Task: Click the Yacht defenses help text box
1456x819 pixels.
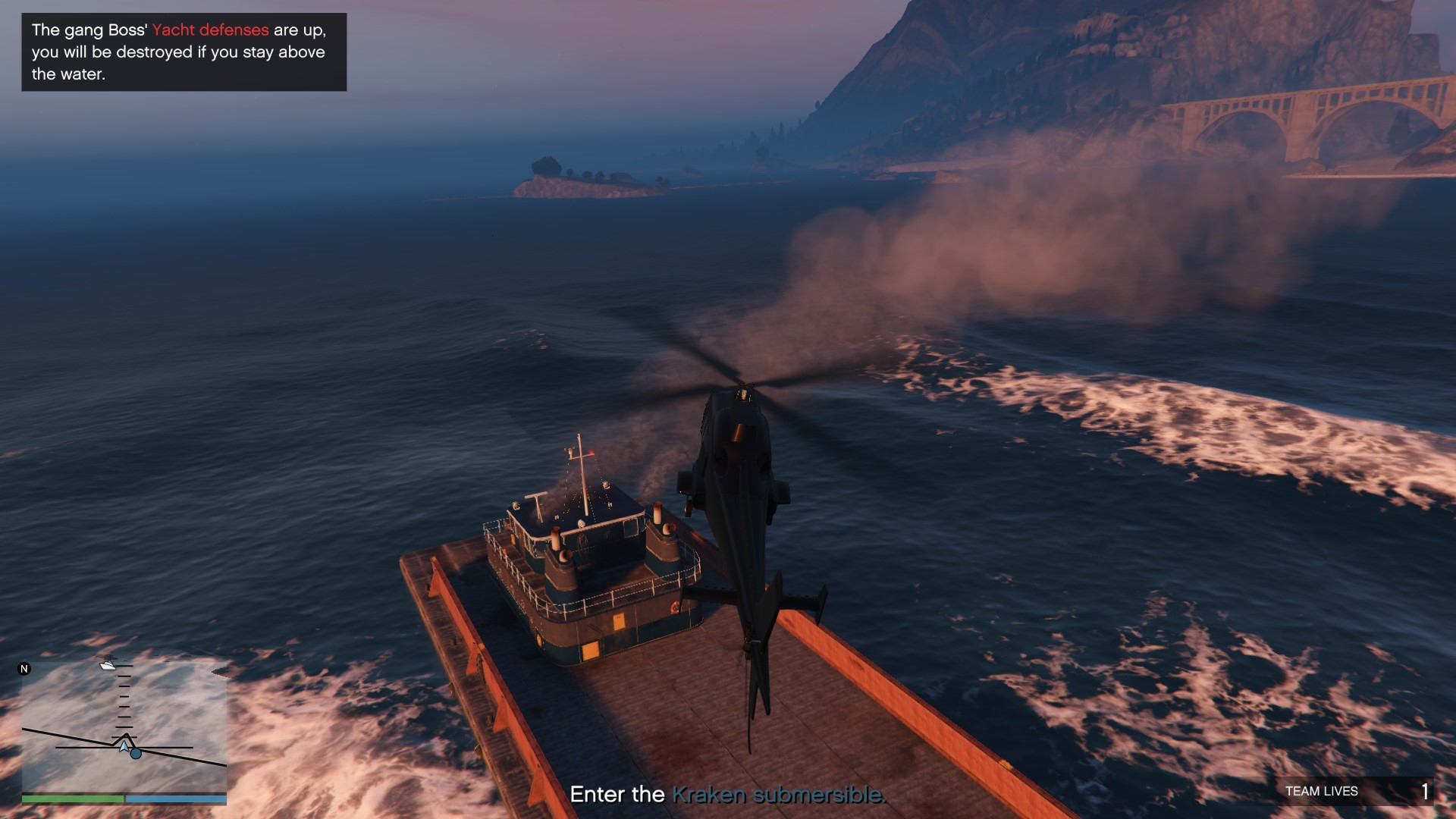Action: (184, 52)
